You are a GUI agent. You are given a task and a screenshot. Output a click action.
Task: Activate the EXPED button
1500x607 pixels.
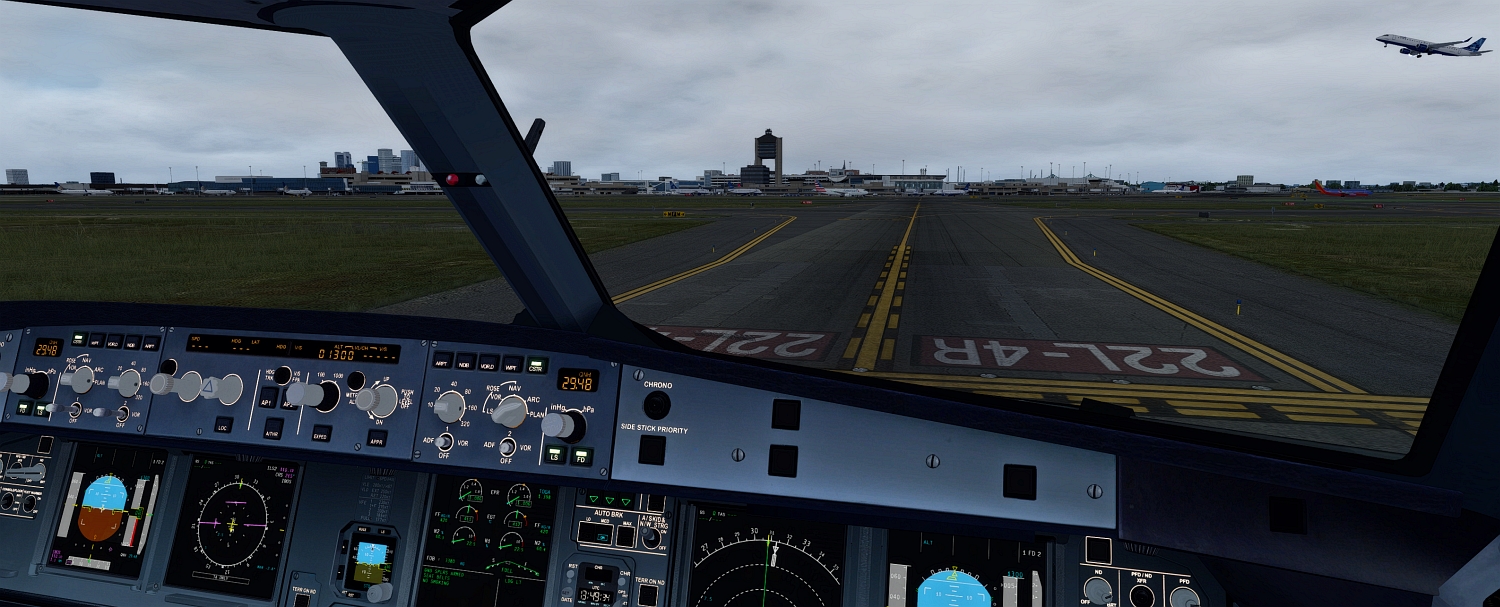click(x=321, y=434)
